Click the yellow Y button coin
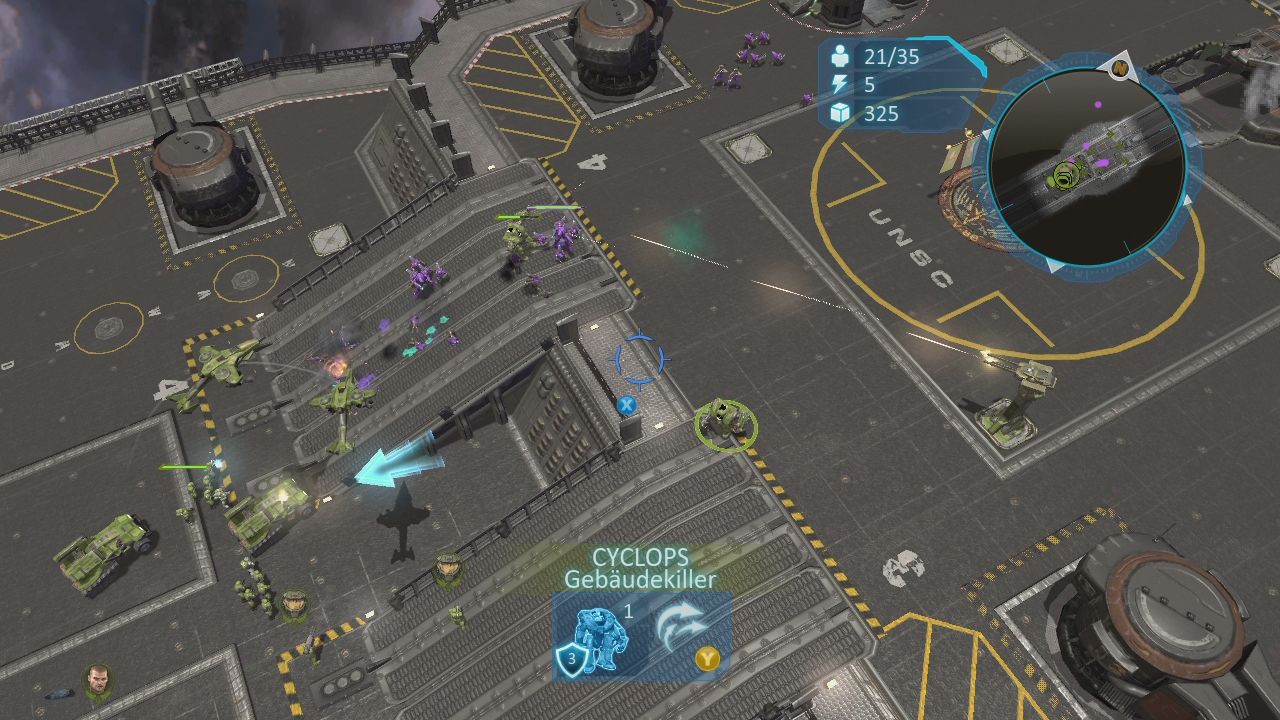The width and height of the screenshot is (1280, 720). pos(708,659)
